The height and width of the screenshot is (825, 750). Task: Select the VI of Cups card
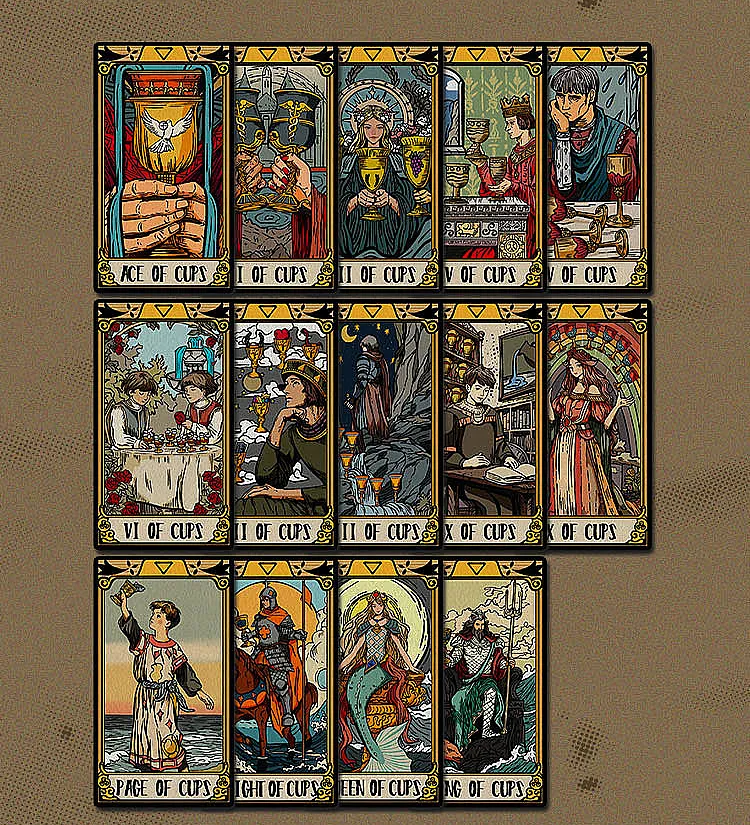(x=163, y=424)
